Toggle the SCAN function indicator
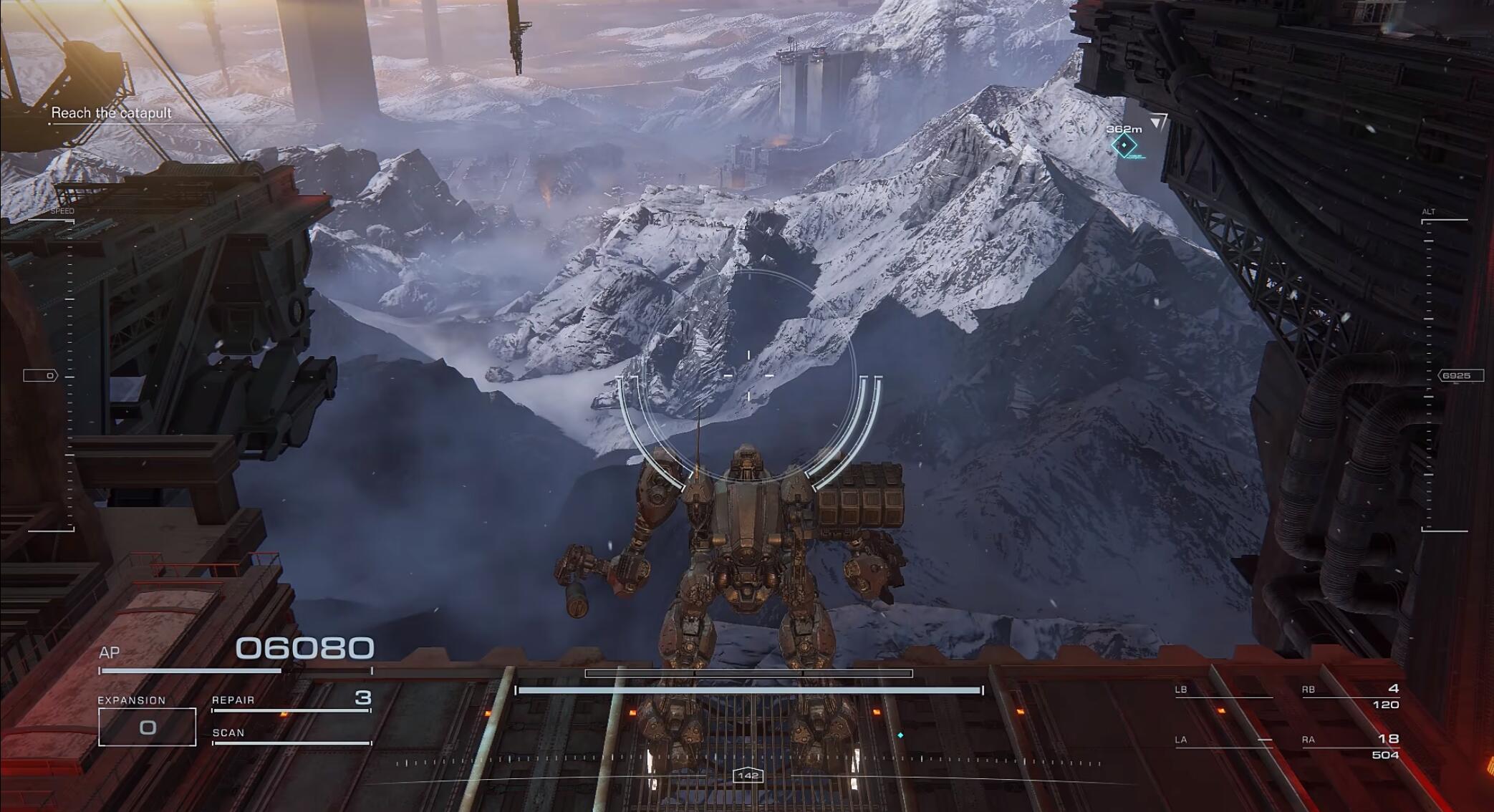Viewport: 1494px width, 812px height. 229,733
